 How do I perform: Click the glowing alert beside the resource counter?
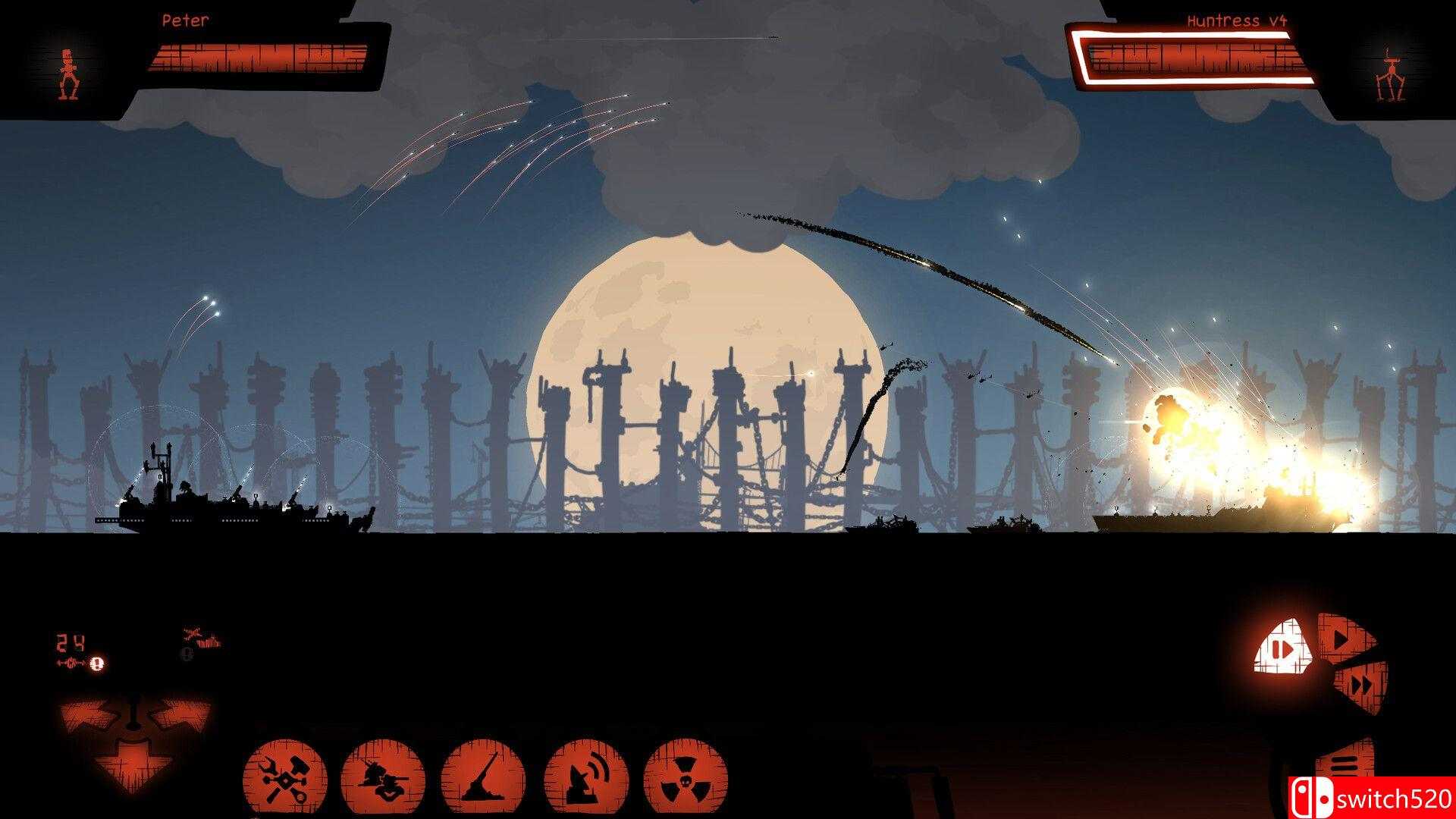96,664
